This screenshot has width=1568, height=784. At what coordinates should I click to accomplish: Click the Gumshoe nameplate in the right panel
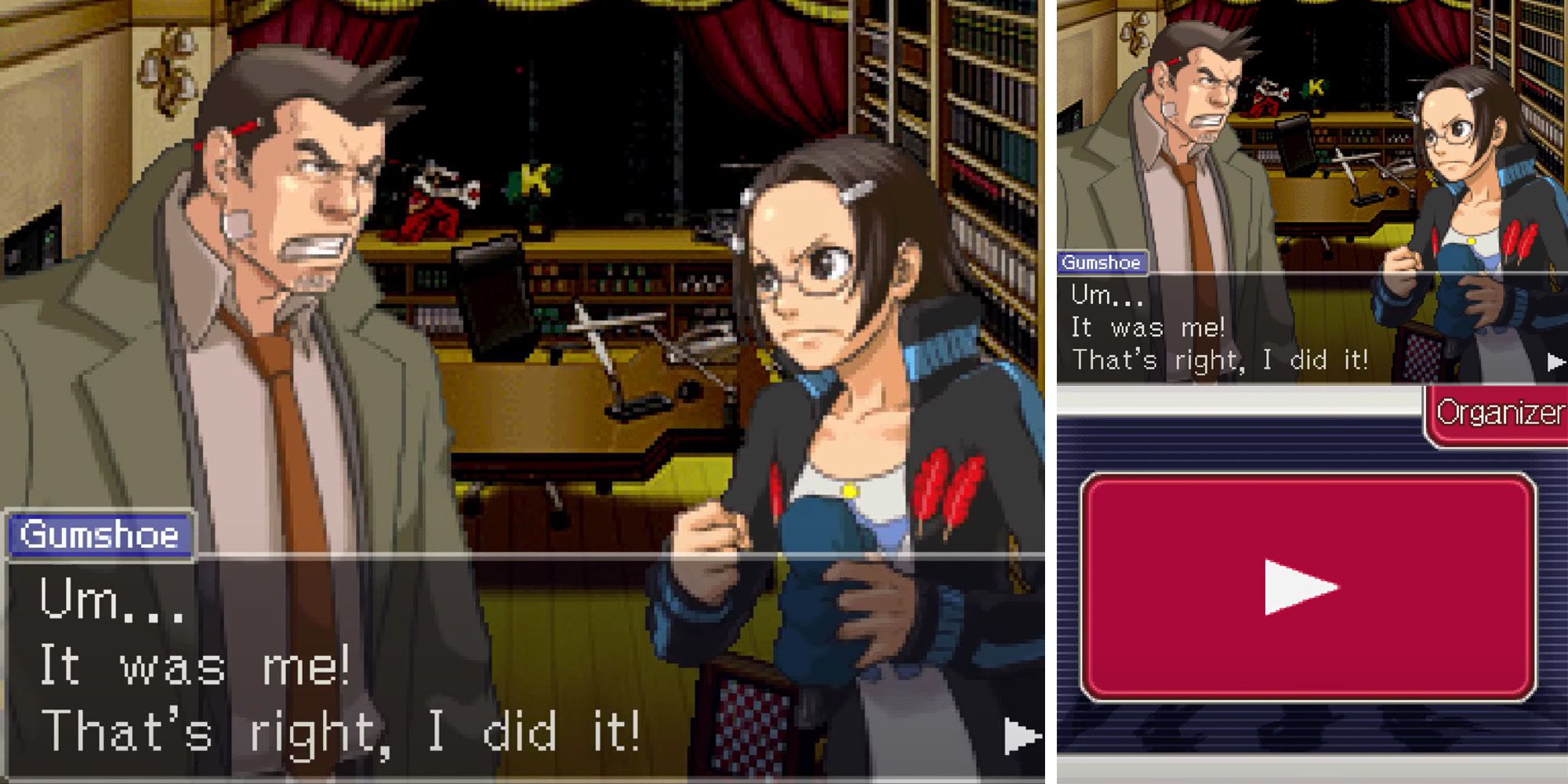[x=1104, y=263]
